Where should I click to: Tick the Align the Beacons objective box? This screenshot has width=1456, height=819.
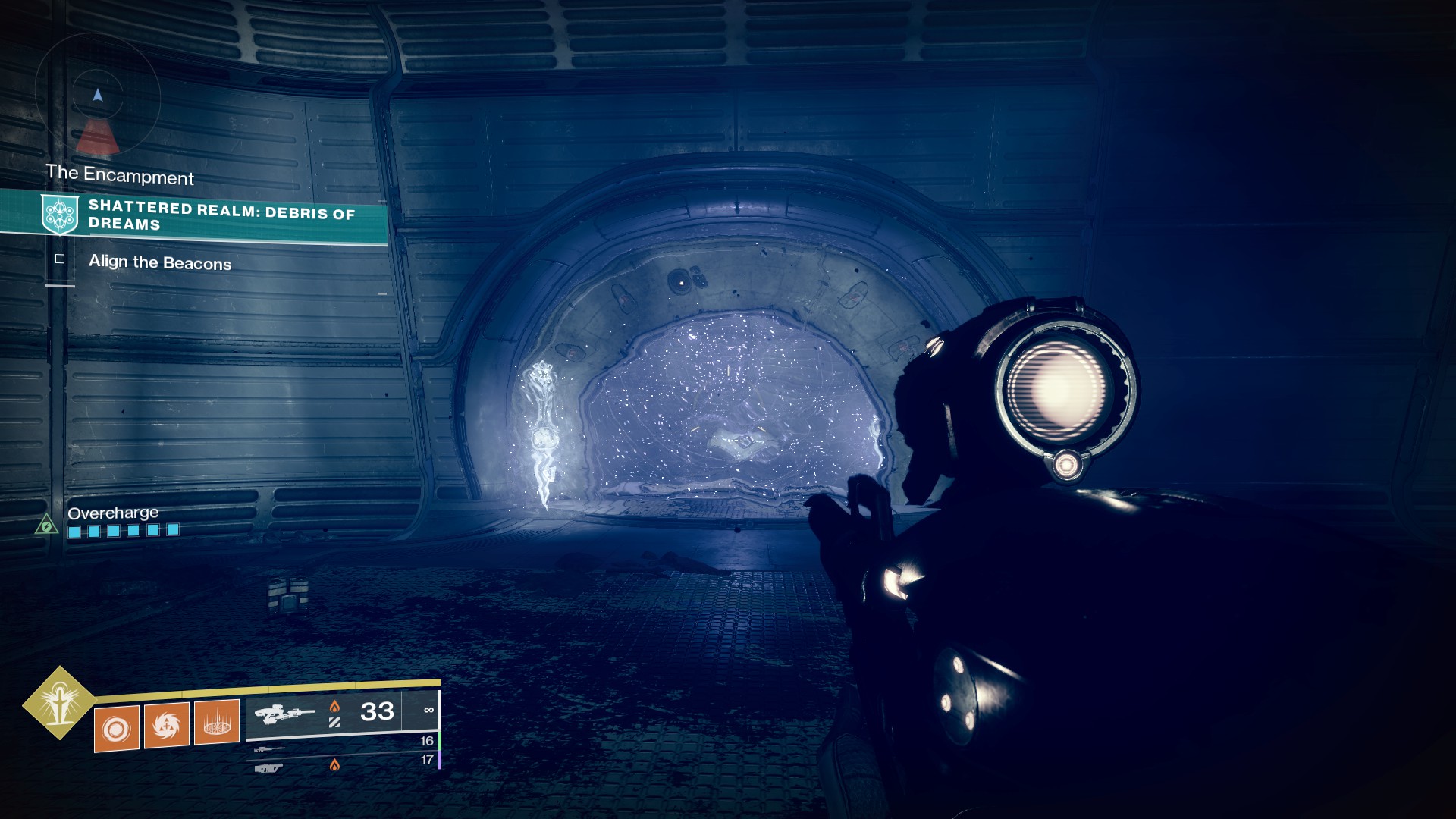click(x=60, y=259)
